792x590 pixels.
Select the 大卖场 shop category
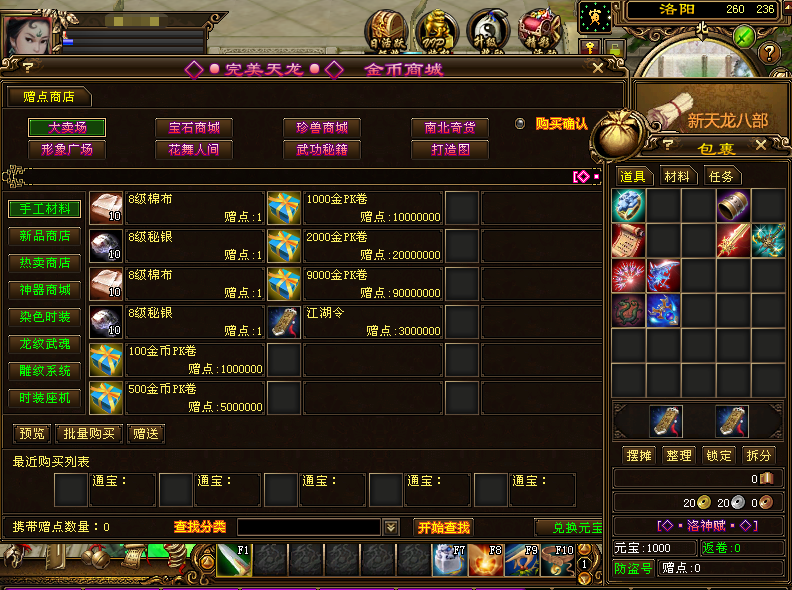pyautogui.click(x=67, y=128)
